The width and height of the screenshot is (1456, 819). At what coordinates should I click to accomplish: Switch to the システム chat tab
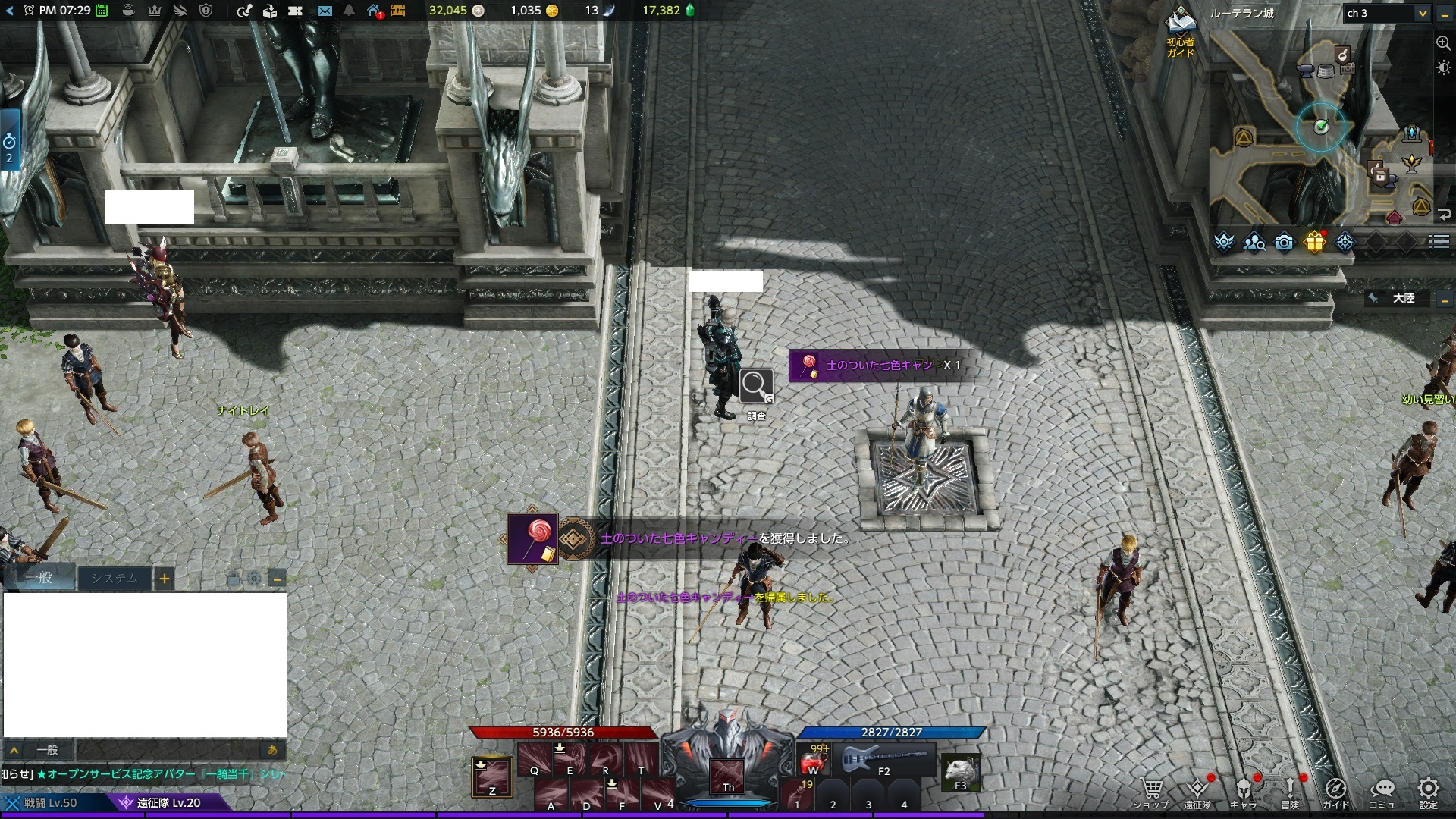pyautogui.click(x=115, y=579)
